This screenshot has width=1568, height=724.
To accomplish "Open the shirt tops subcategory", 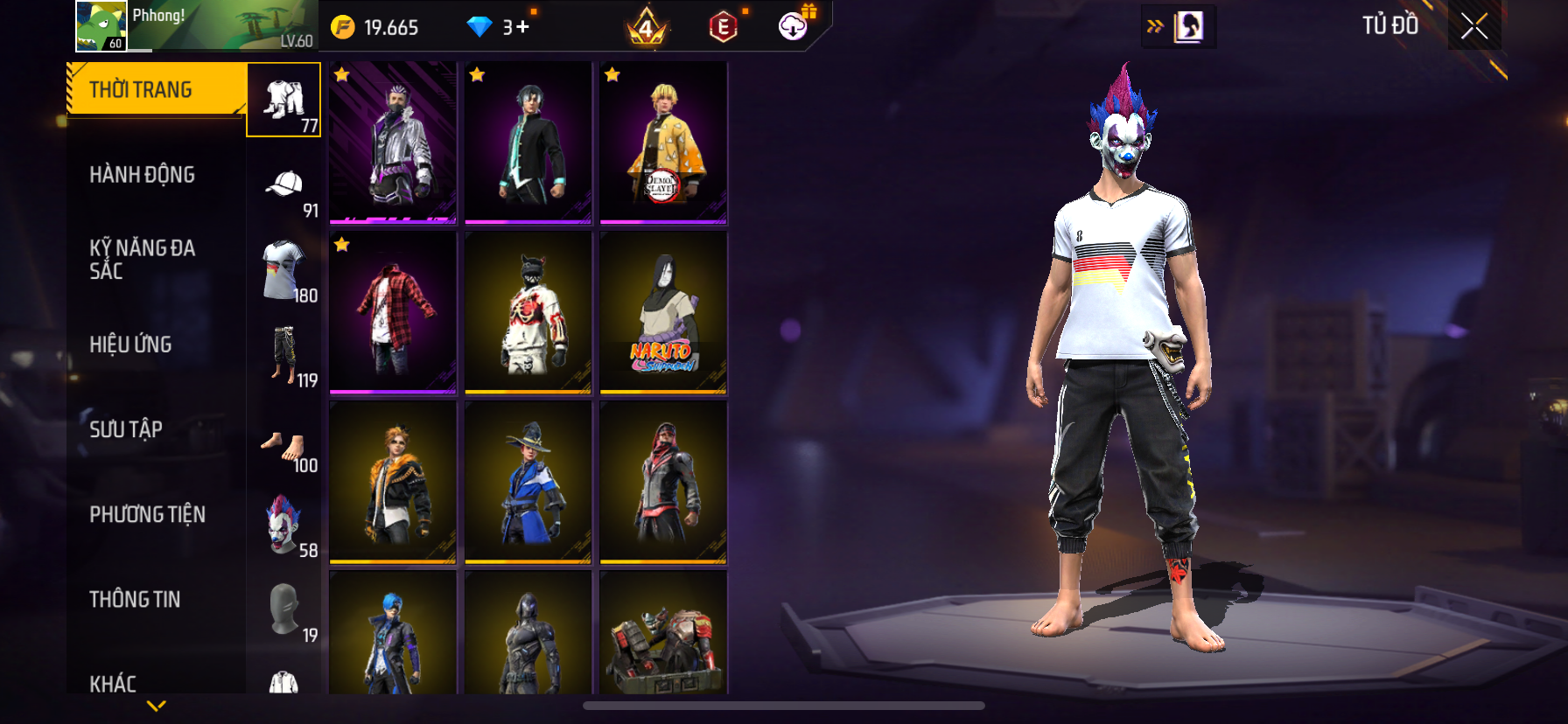I will [x=283, y=270].
